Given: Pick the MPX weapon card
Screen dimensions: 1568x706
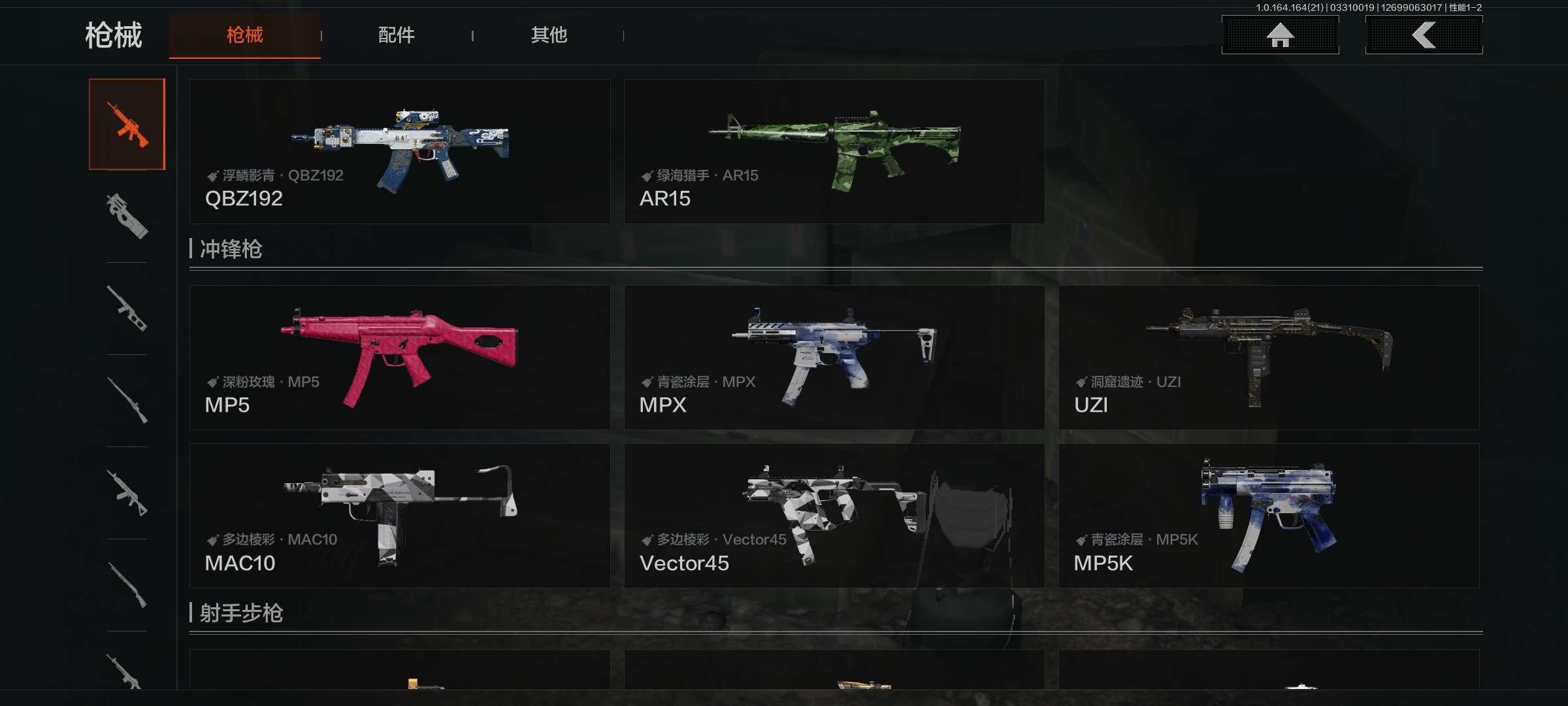Looking at the screenshot, I should 834,358.
